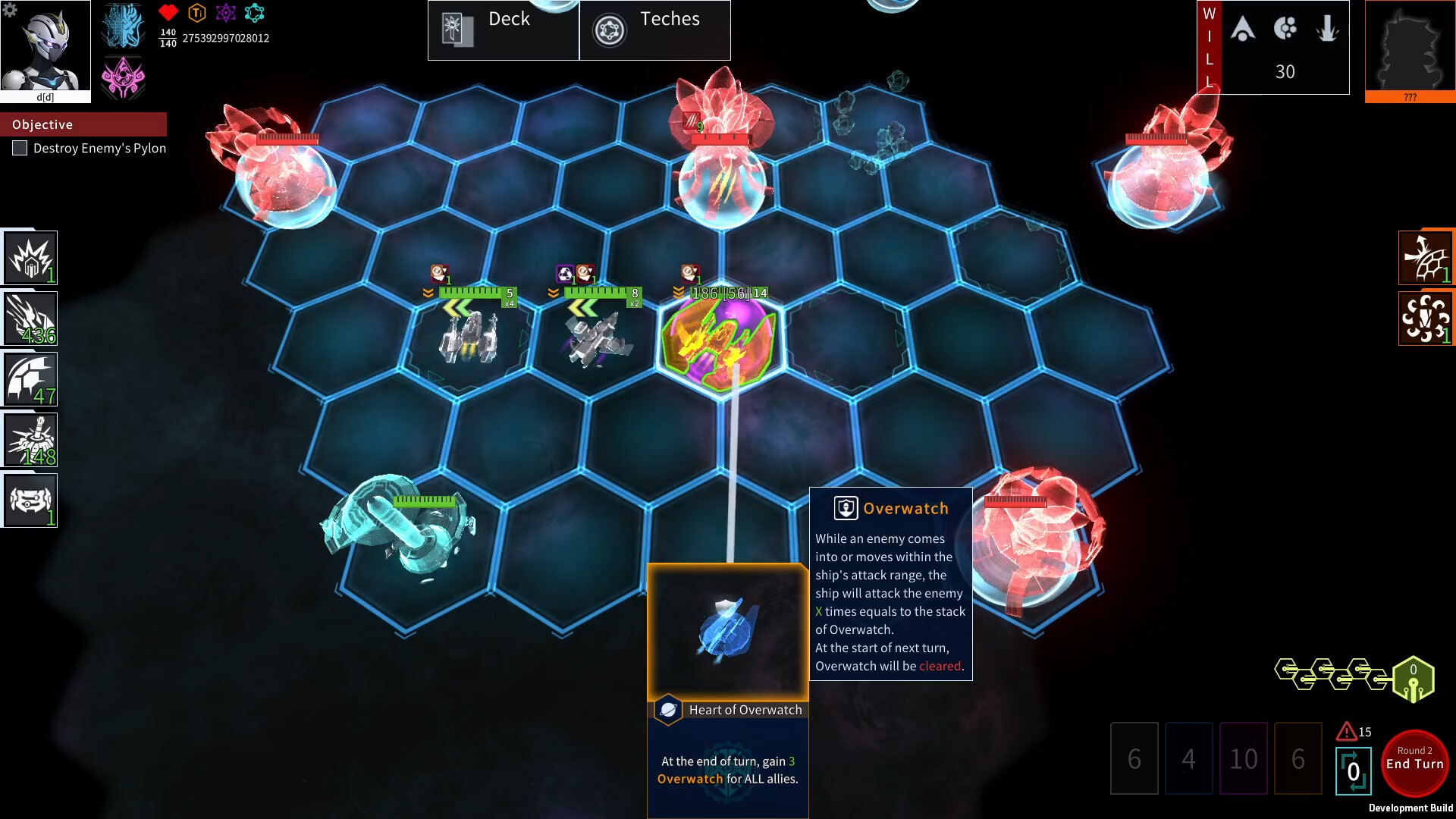Click the ship module icon at sidebar bottom

tap(29, 499)
